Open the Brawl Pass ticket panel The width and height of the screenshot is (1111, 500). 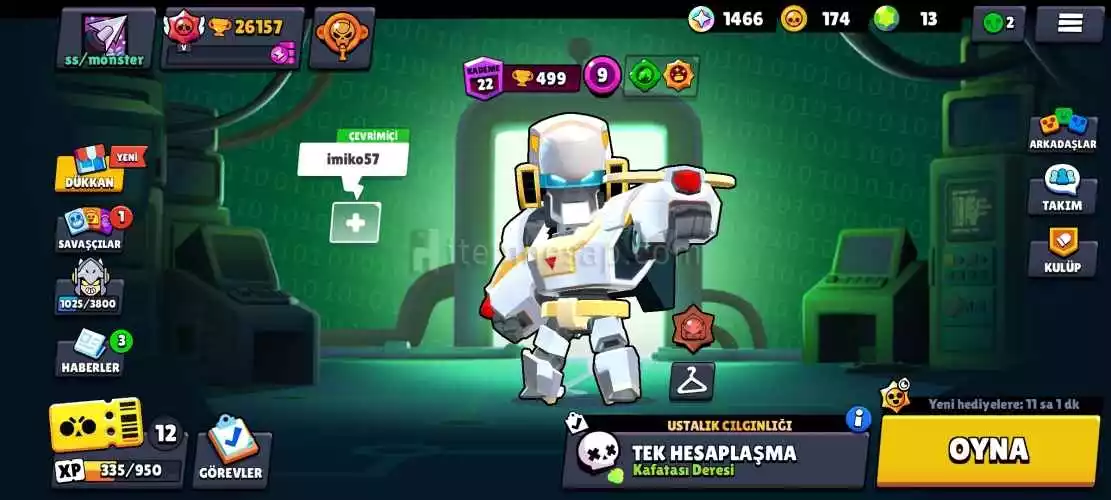[x=97, y=428]
